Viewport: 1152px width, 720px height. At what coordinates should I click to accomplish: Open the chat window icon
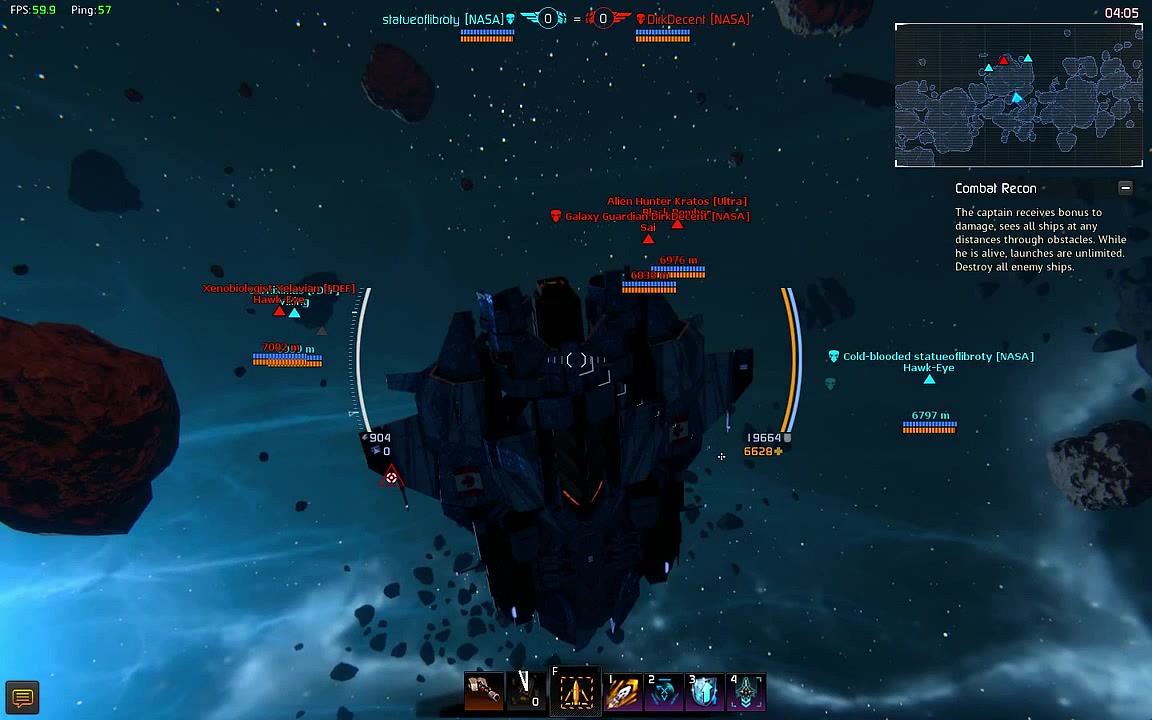(22, 697)
